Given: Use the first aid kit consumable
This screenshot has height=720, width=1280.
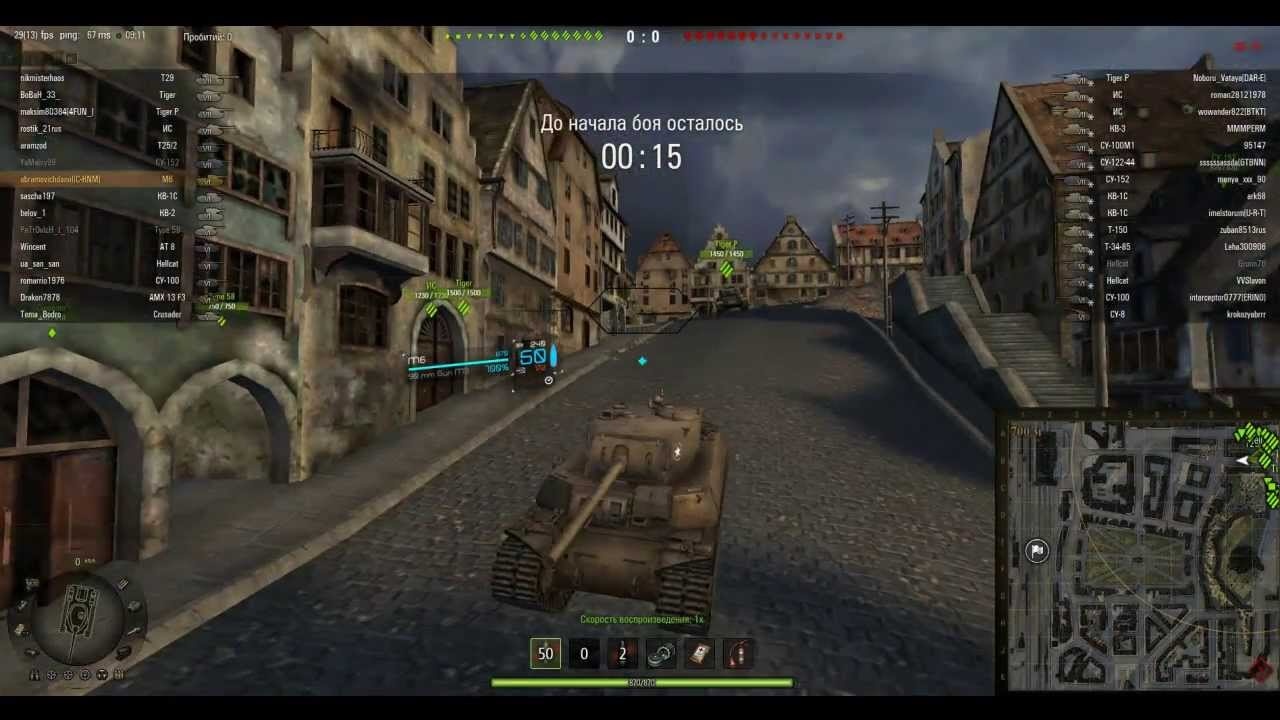Looking at the screenshot, I should (699, 653).
